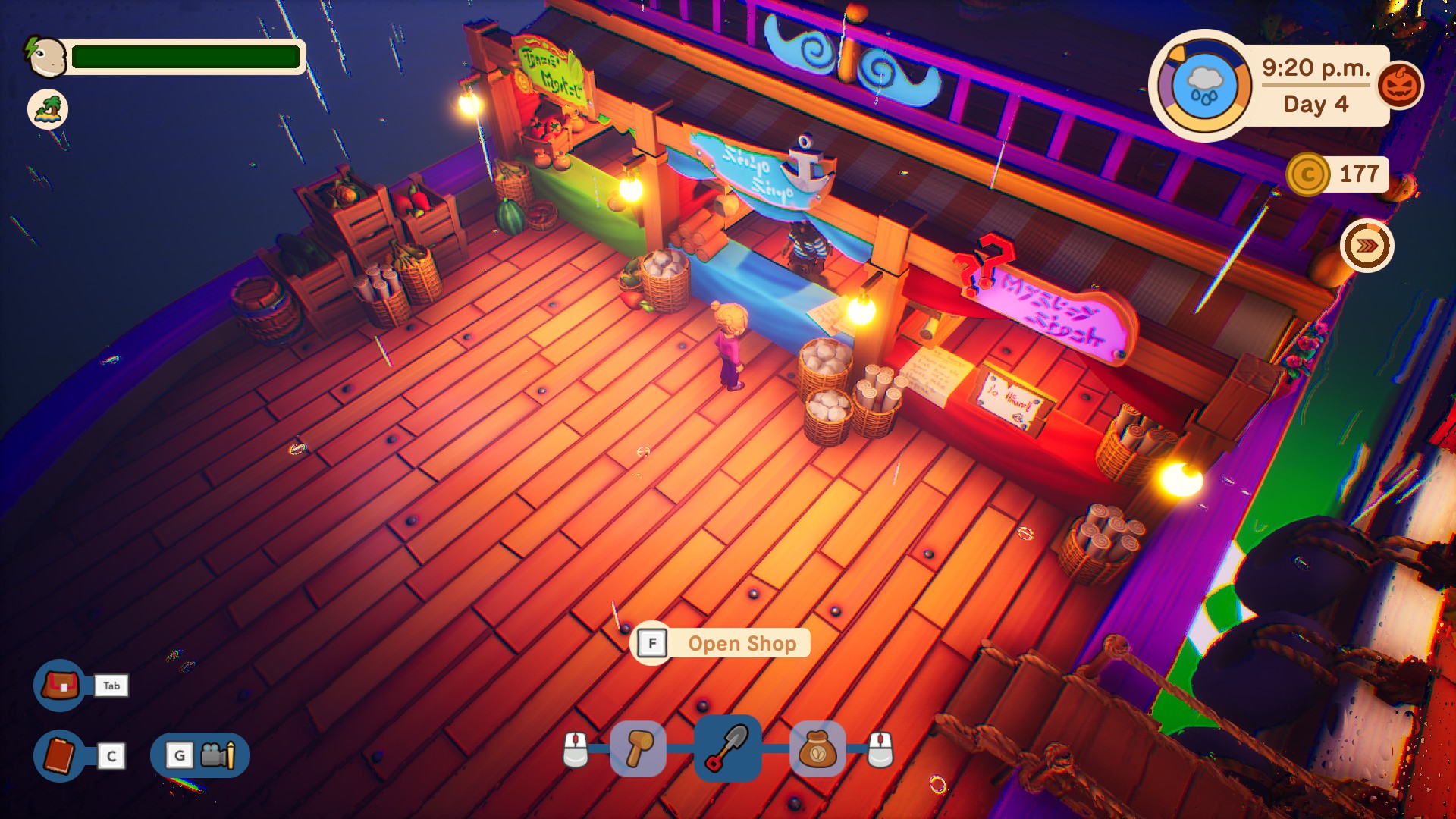Click the gold coin currency icon
The width and height of the screenshot is (1456, 819).
[x=1307, y=174]
